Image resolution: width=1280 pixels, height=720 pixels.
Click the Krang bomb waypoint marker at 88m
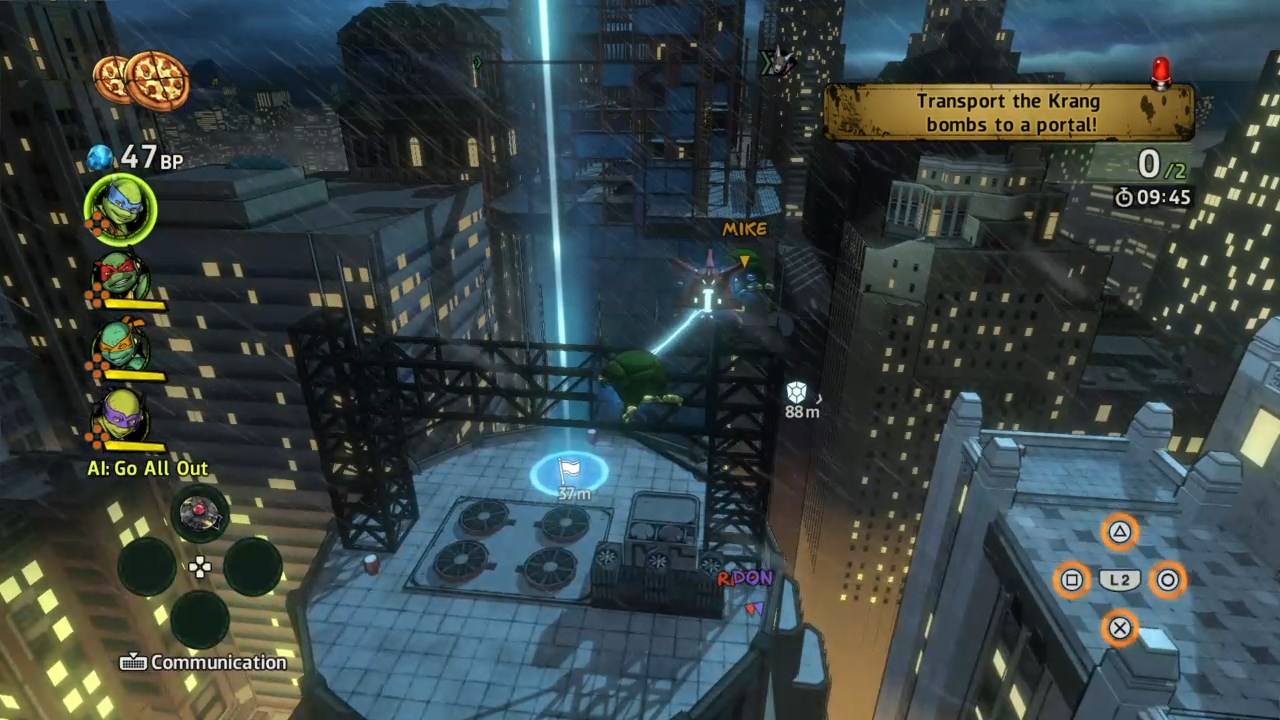(x=797, y=392)
